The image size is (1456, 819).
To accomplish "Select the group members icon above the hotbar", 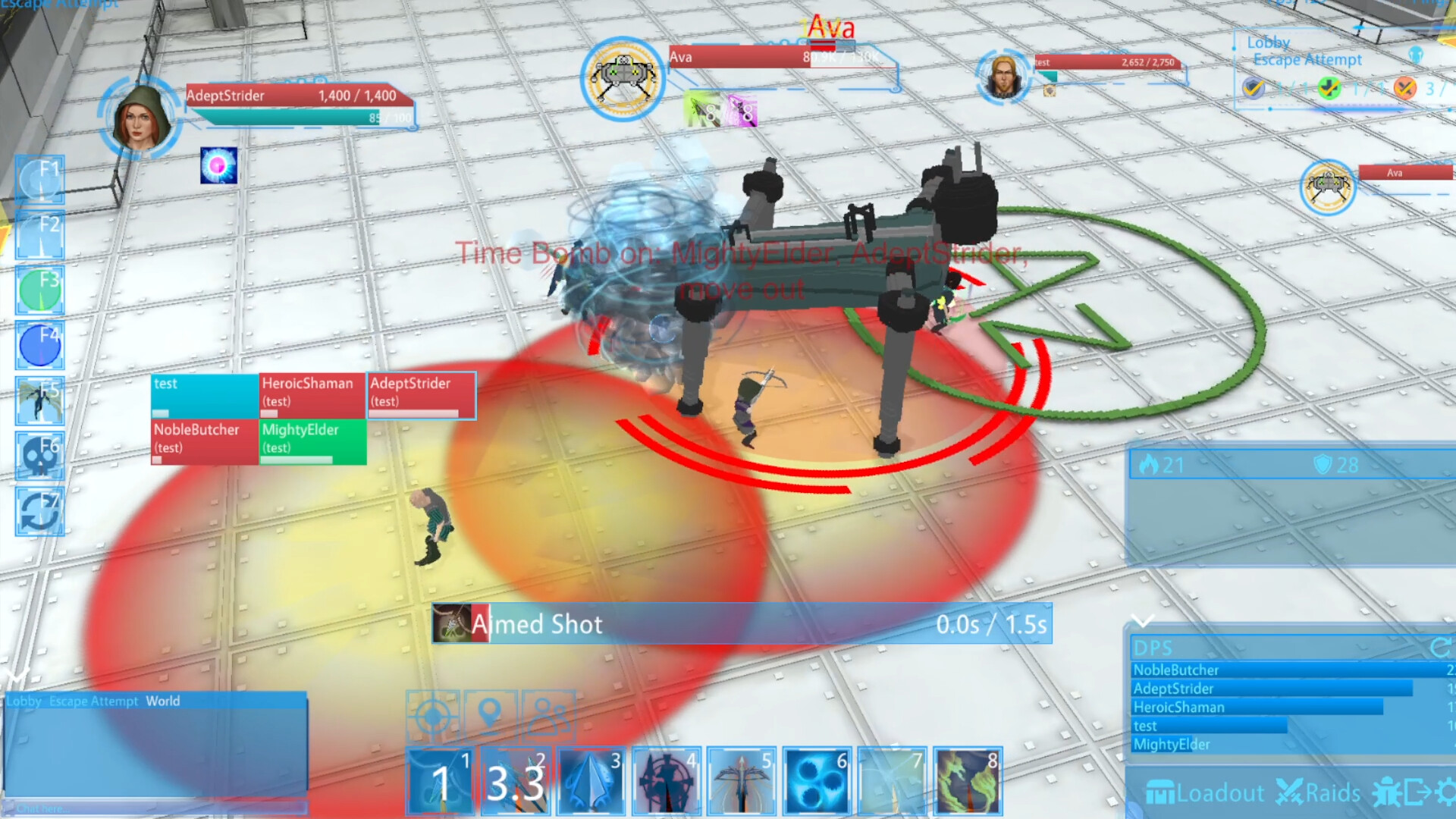I will [550, 714].
